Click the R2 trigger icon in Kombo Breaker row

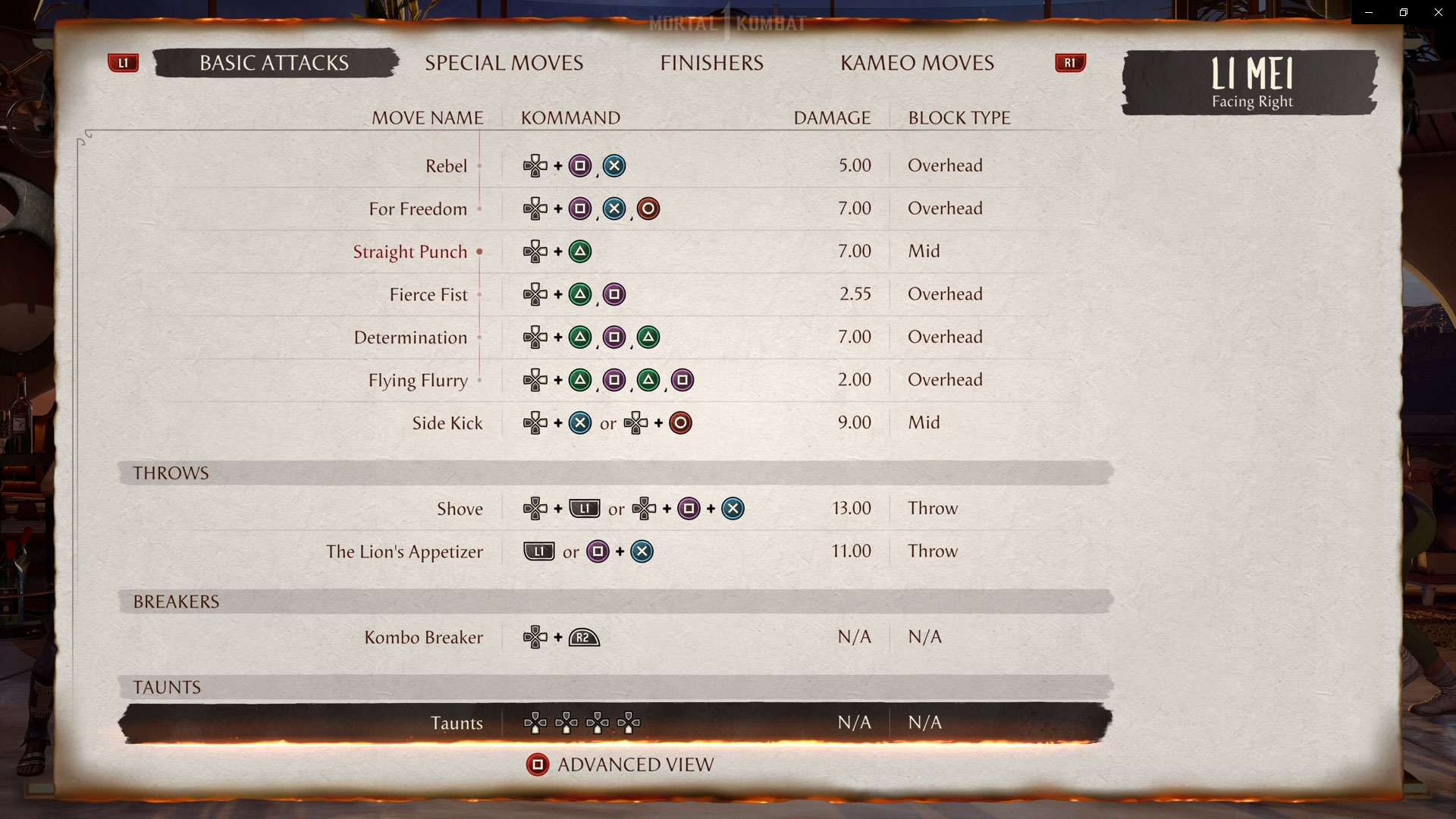[582, 637]
